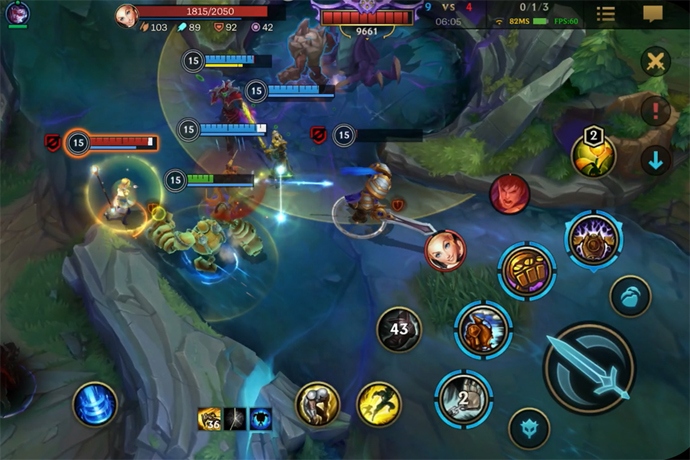Screen dimensions: 690x460
Task: Activate the purple armored ultimate ability
Action: tap(593, 240)
